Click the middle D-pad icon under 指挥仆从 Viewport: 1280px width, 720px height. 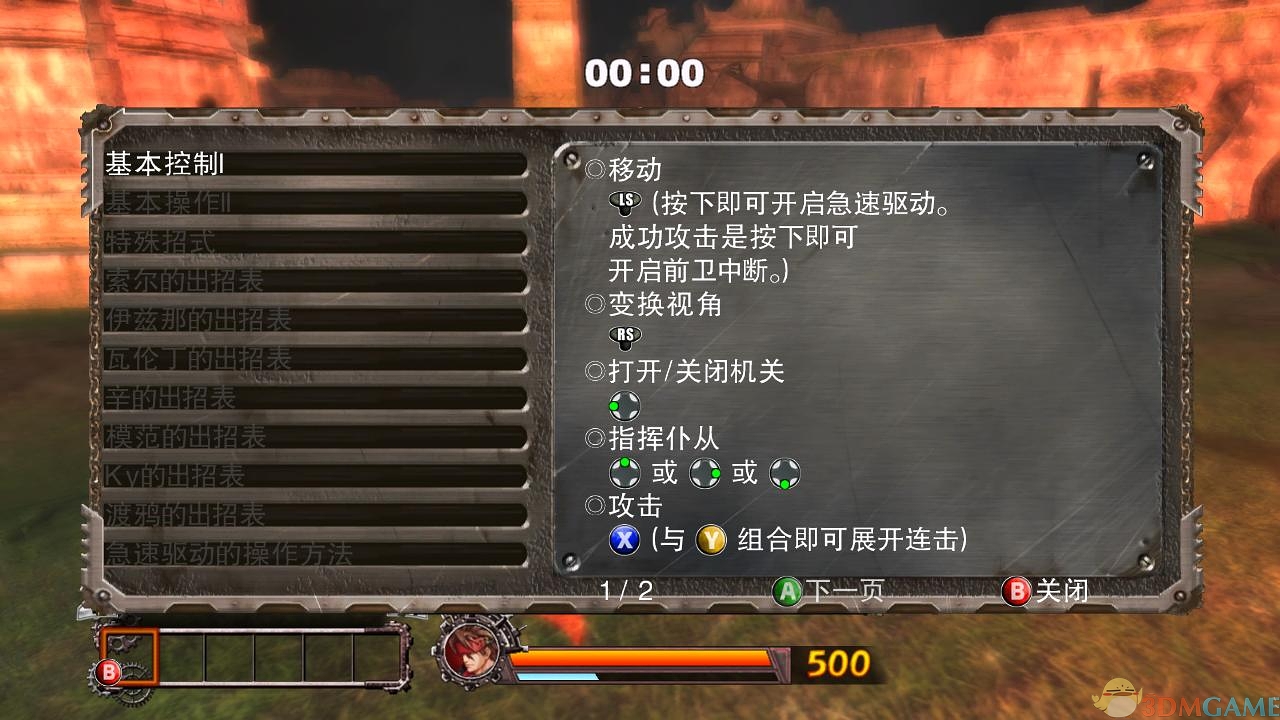(706, 473)
